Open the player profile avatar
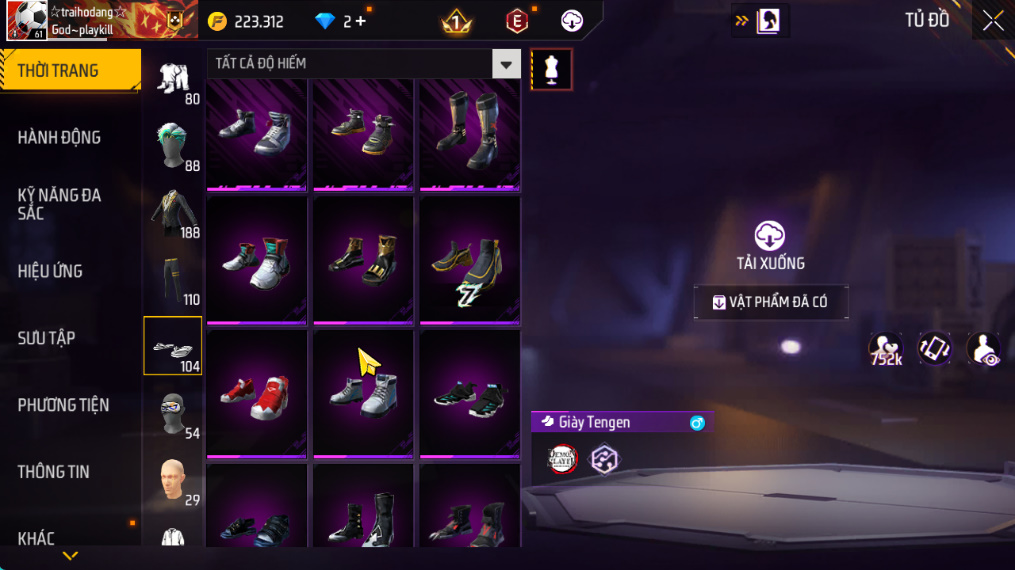Image resolution: width=1015 pixels, height=570 pixels. click(26, 21)
